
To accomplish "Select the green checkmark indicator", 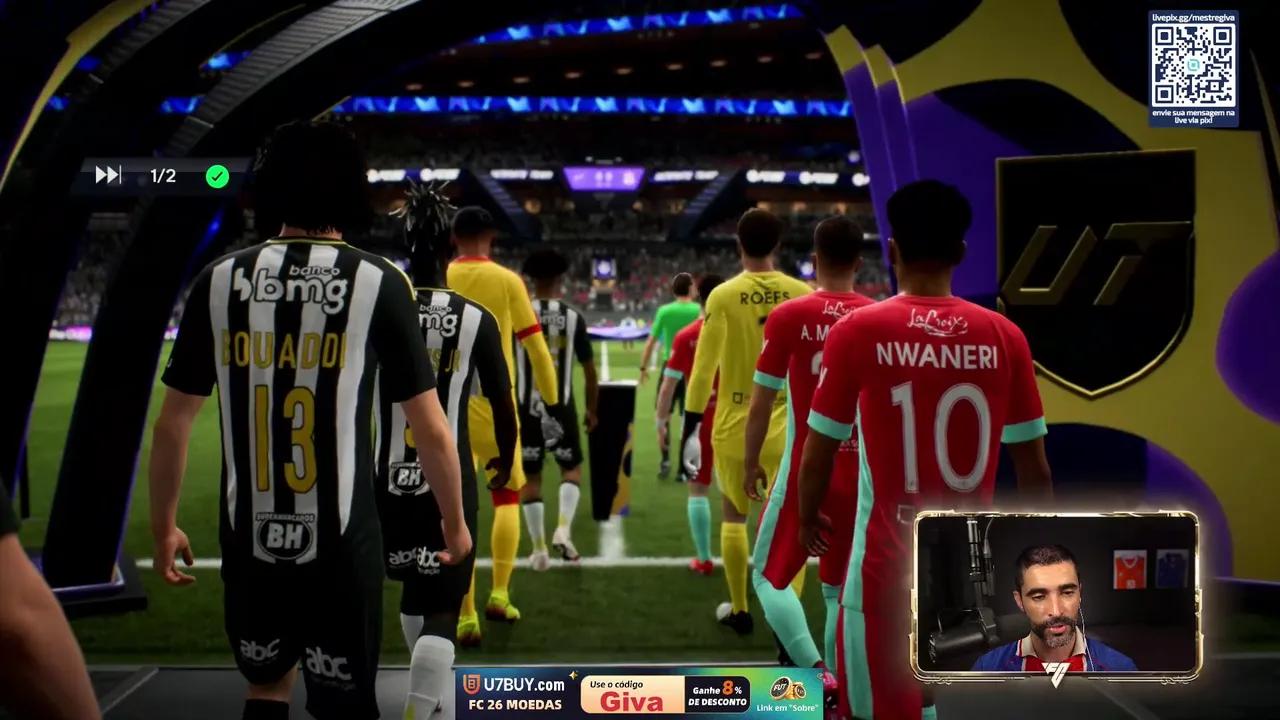I will pyautogui.click(x=217, y=176).
